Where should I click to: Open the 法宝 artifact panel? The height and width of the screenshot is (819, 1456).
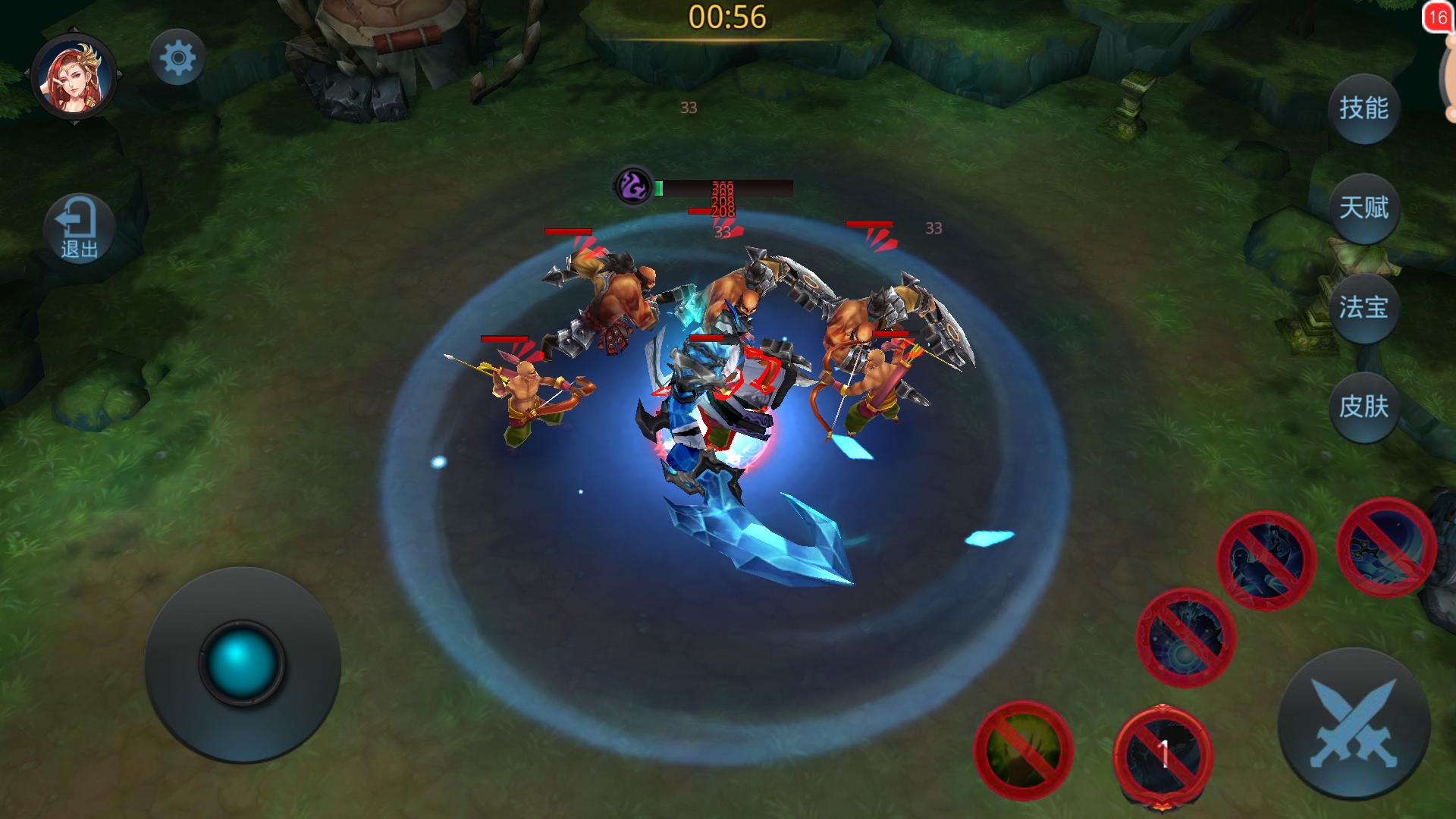(x=1363, y=307)
